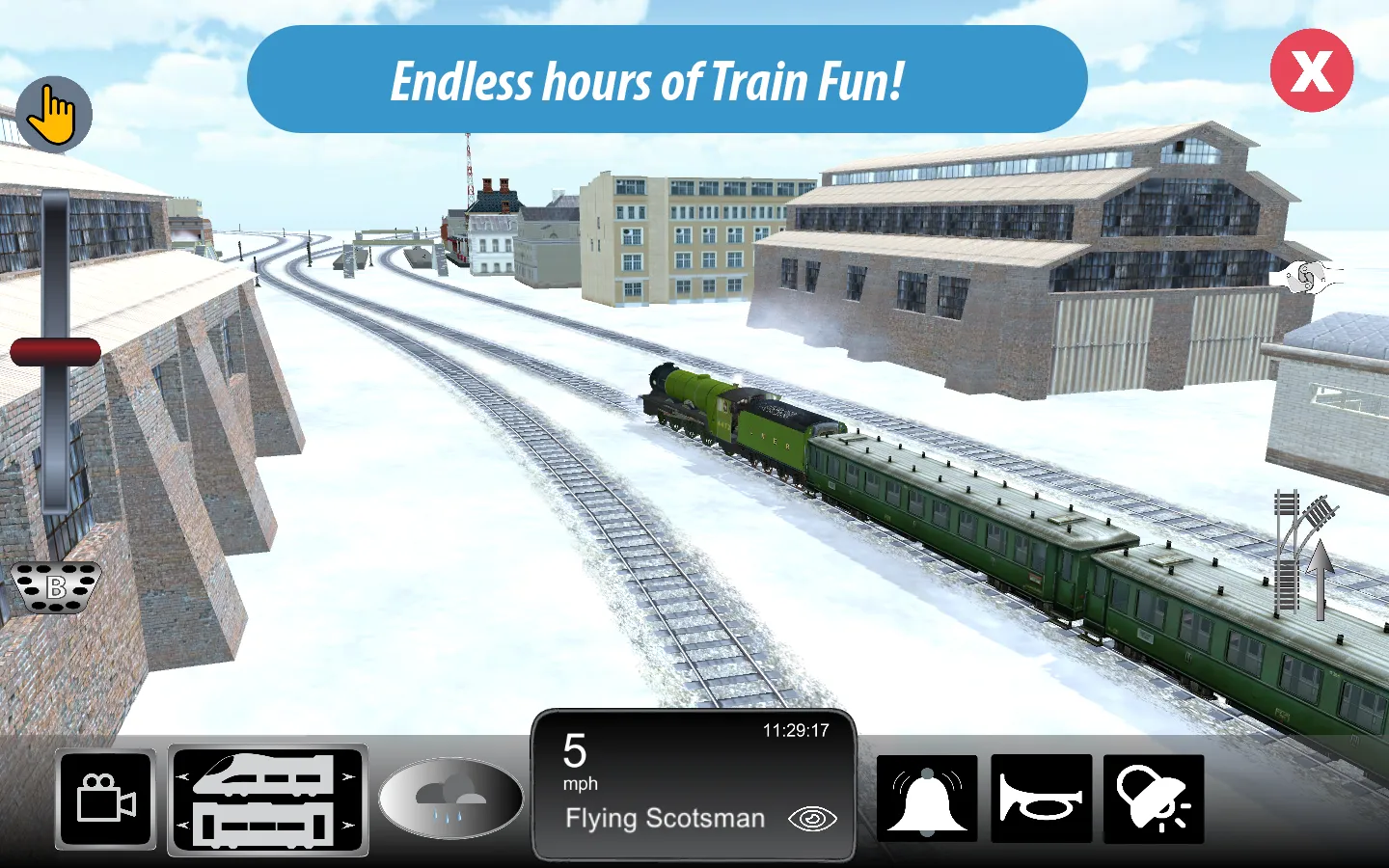Switch camera view with the video camera icon
The image size is (1389, 868).
click(x=105, y=800)
